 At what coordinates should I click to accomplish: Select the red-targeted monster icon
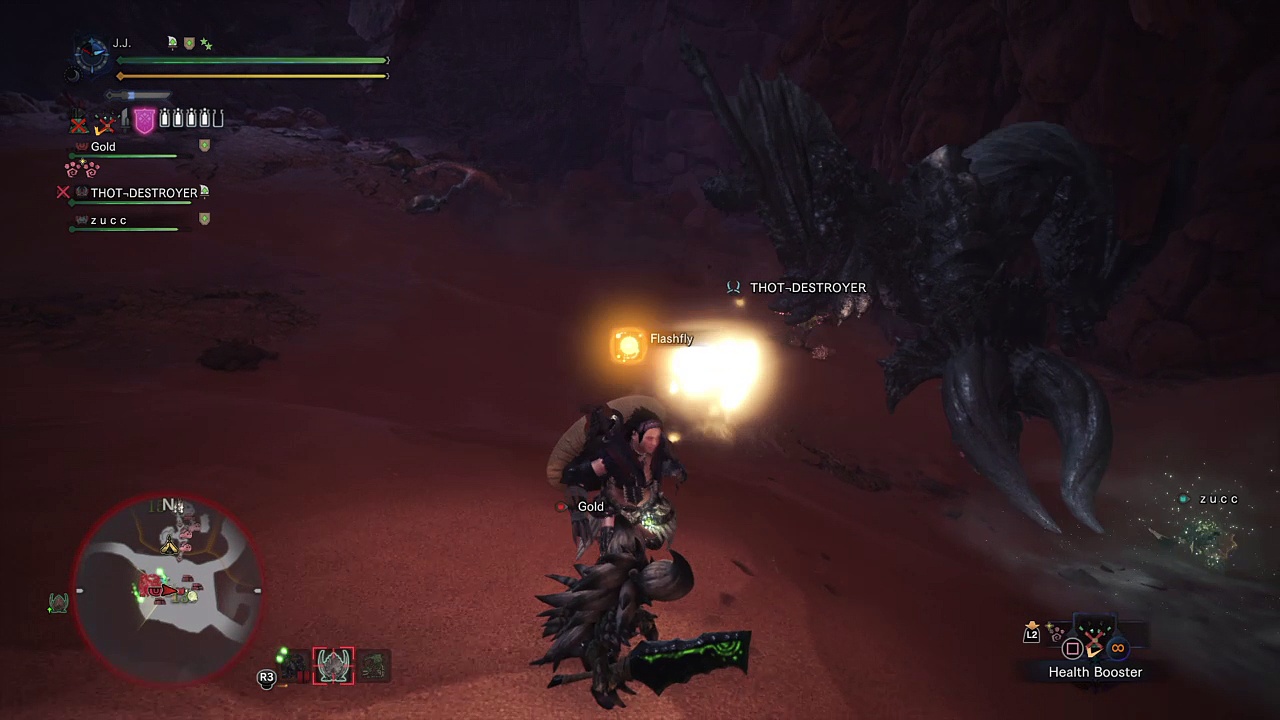point(333,665)
